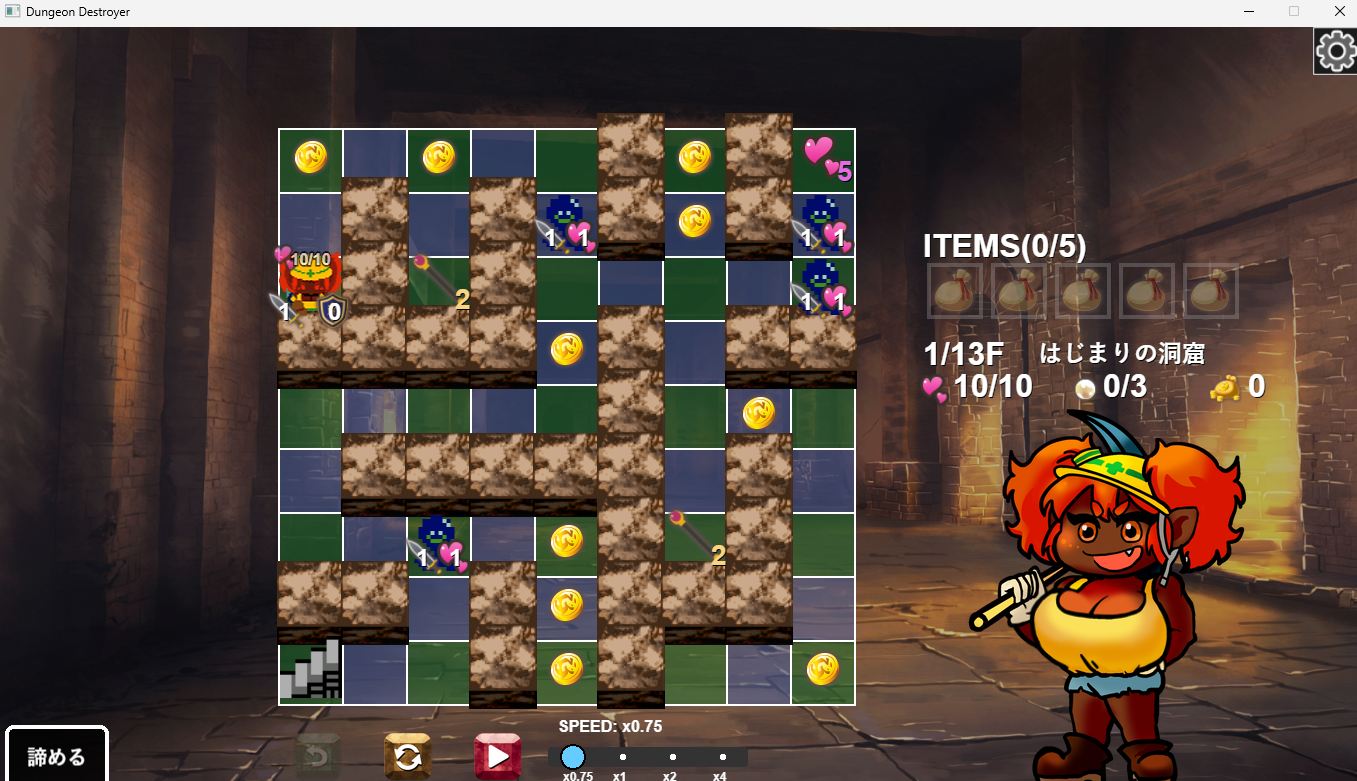The width and height of the screenshot is (1357, 781).
Task: Click the coin on the top-left tile
Action: pos(309,156)
